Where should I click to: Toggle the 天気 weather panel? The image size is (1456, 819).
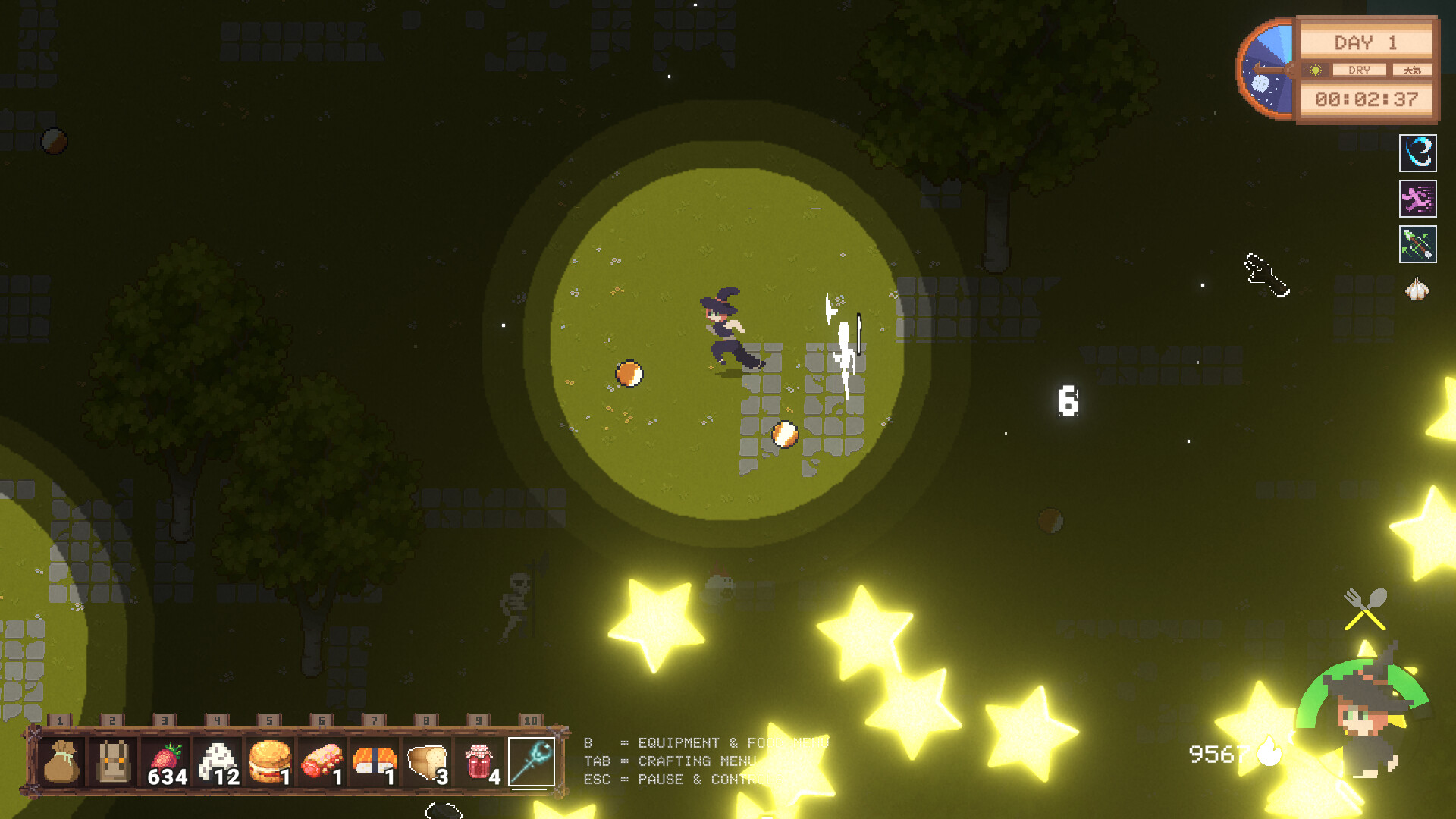click(x=1412, y=70)
